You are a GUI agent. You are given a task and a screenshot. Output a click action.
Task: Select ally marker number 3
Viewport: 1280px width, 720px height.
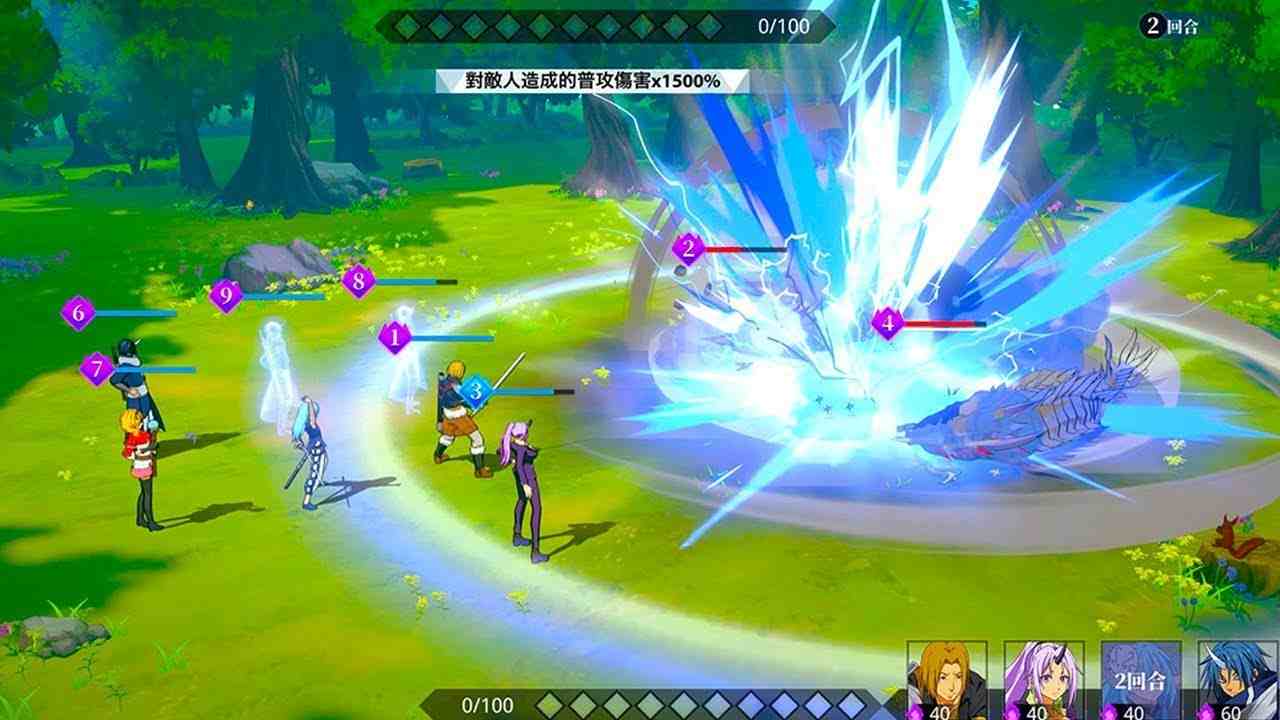point(478,389)
